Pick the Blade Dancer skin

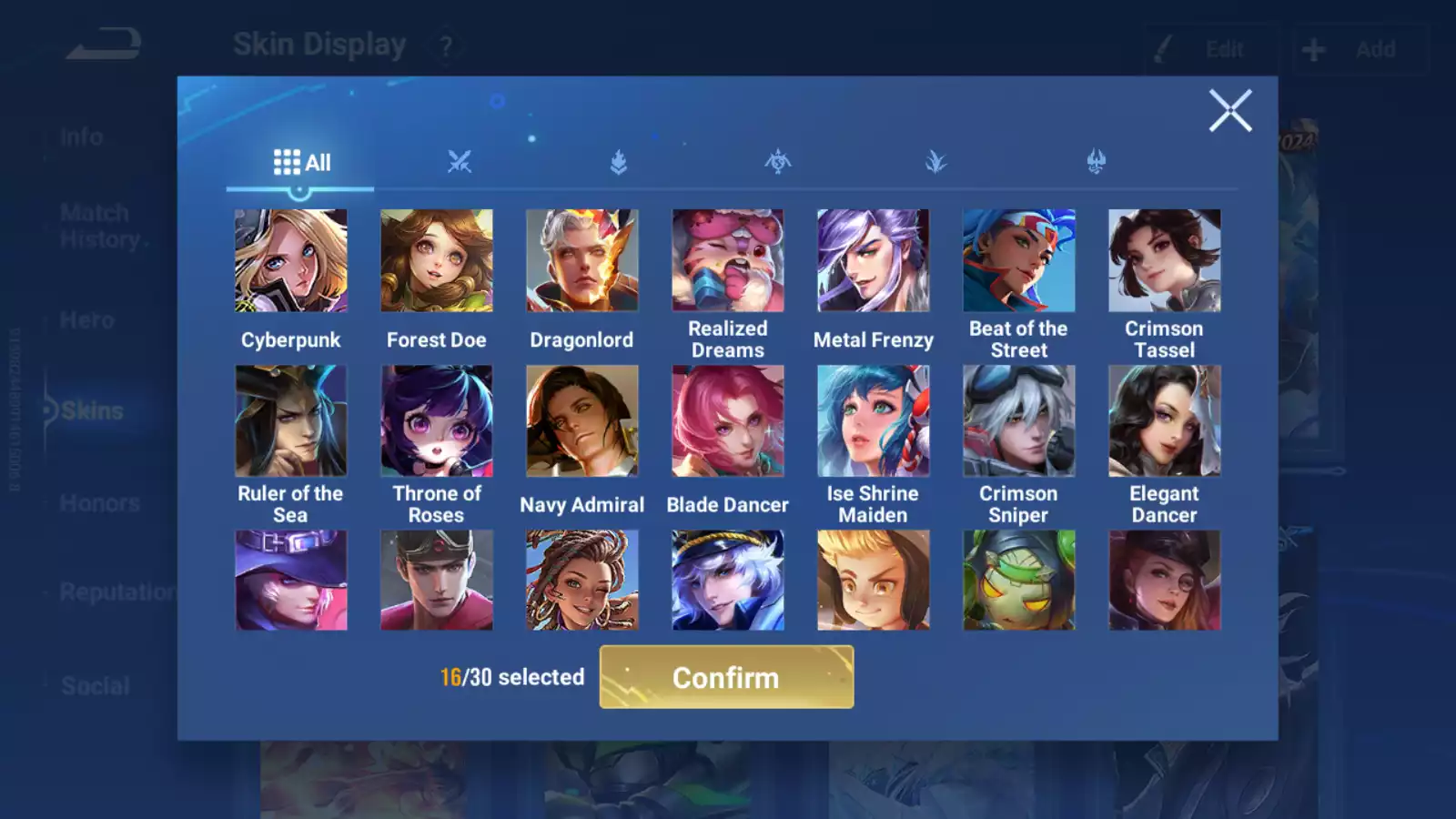pos(728,421)
